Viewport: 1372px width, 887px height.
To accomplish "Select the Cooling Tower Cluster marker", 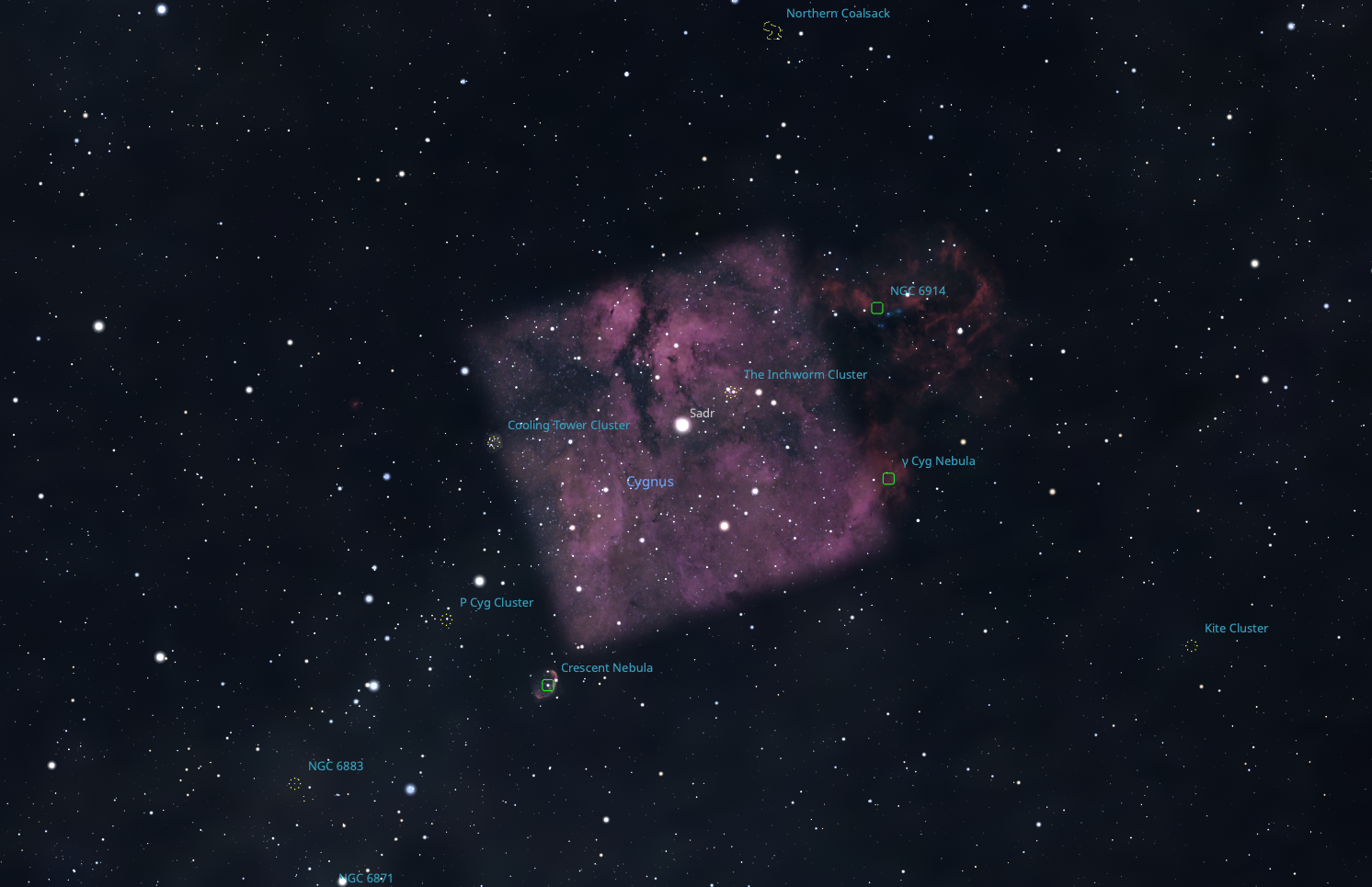I will point(494,442).
